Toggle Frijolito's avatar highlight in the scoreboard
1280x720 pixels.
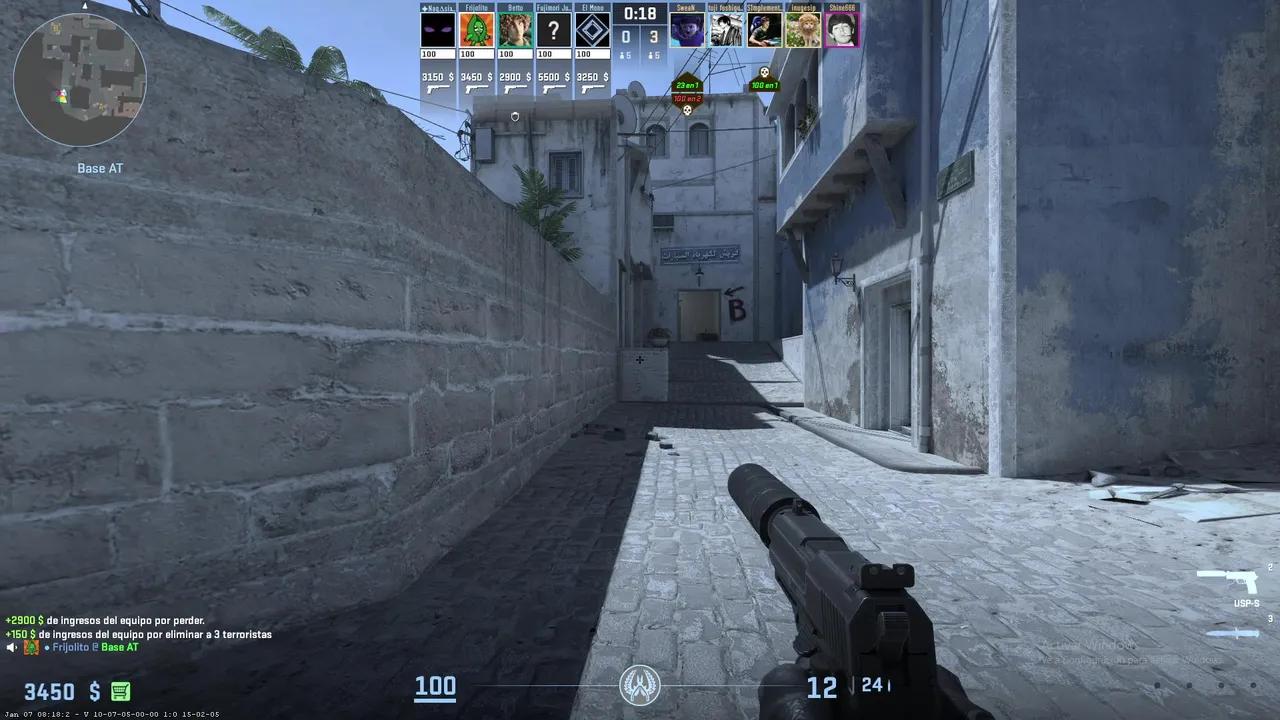click(475, 28)
